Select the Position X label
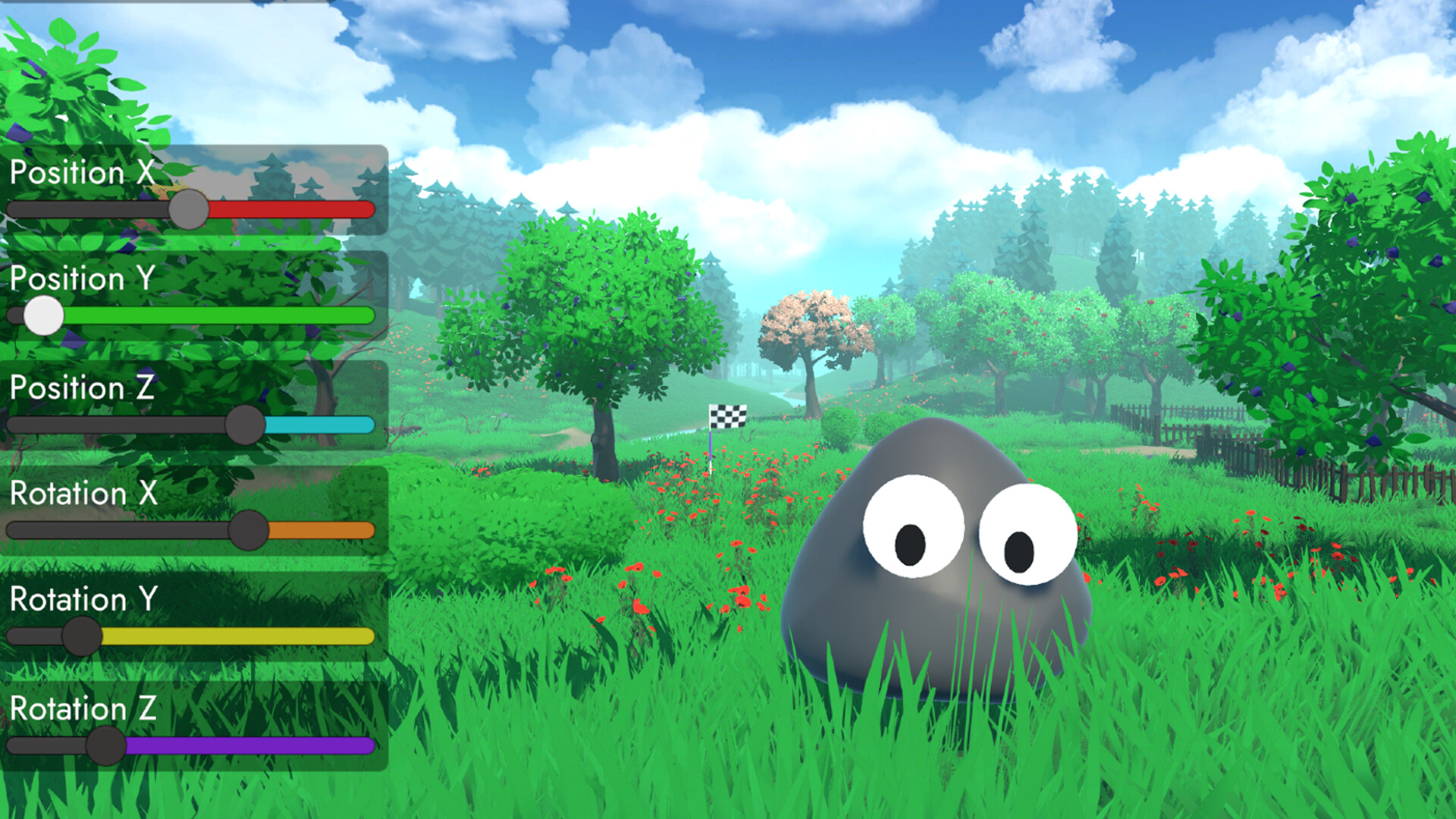The width and height of the screenshot is (1456, 819). [x=83, y=174]
